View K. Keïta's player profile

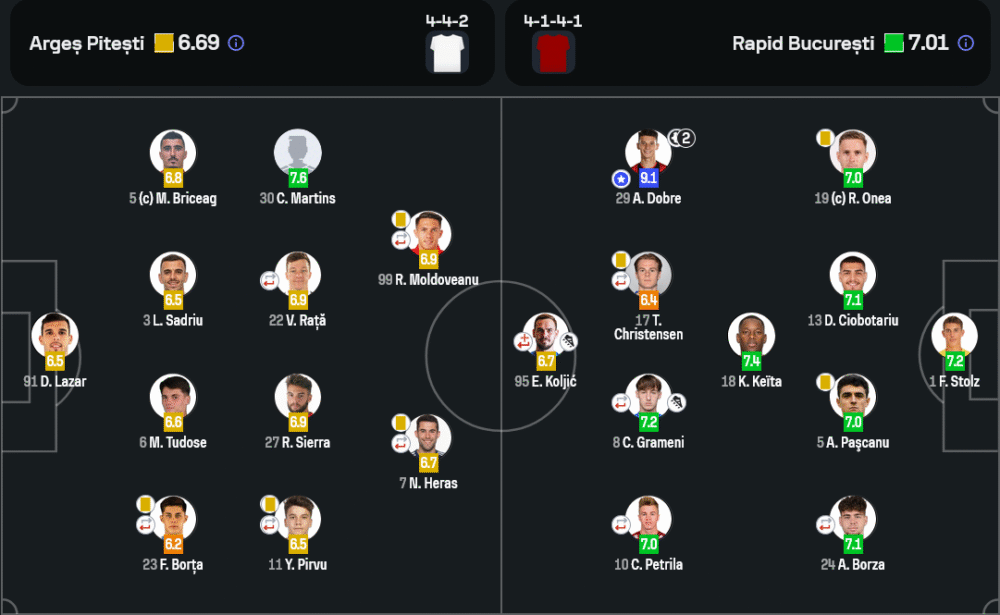751,337
